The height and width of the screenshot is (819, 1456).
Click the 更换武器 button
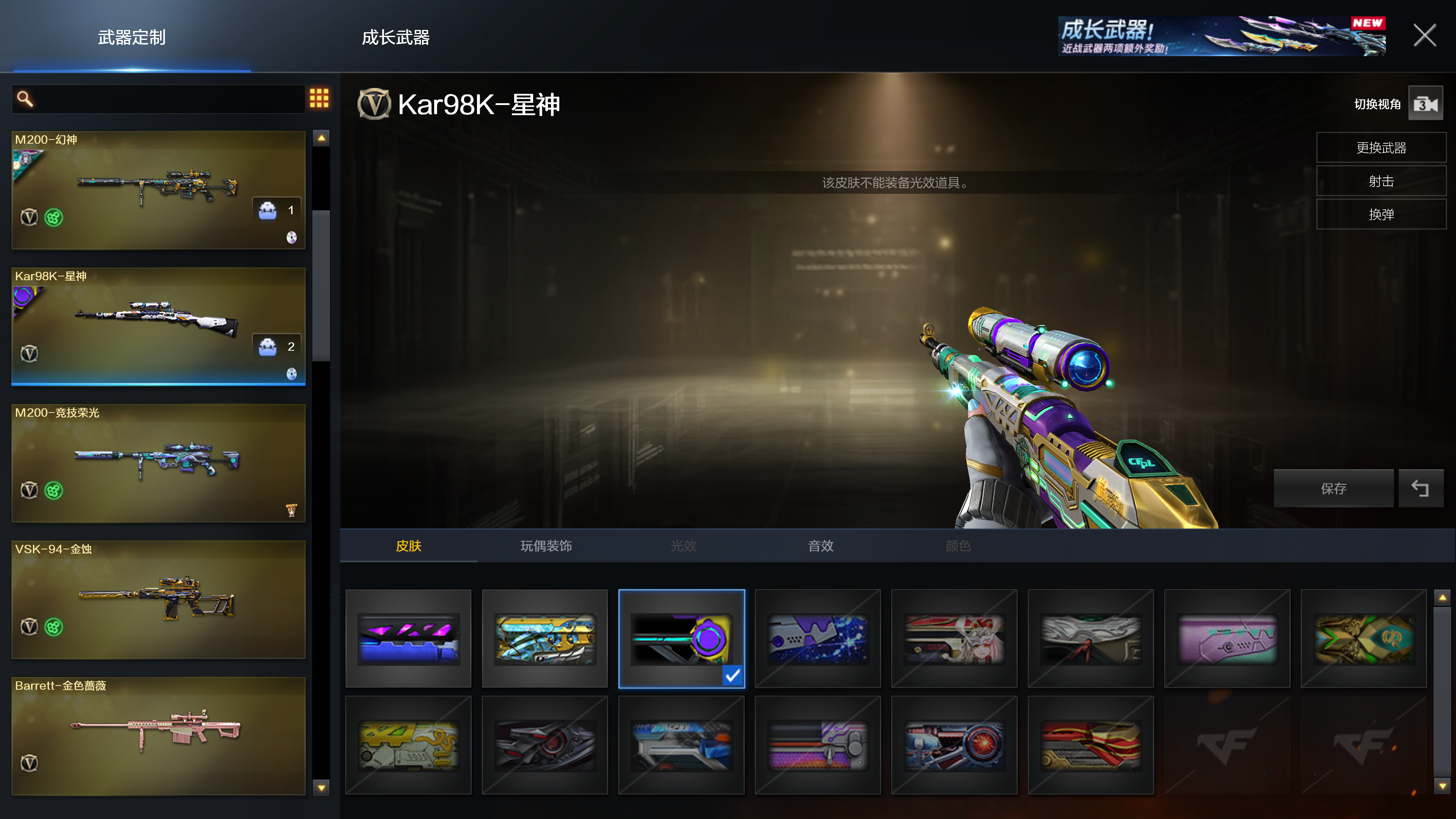click(1381, 148)
